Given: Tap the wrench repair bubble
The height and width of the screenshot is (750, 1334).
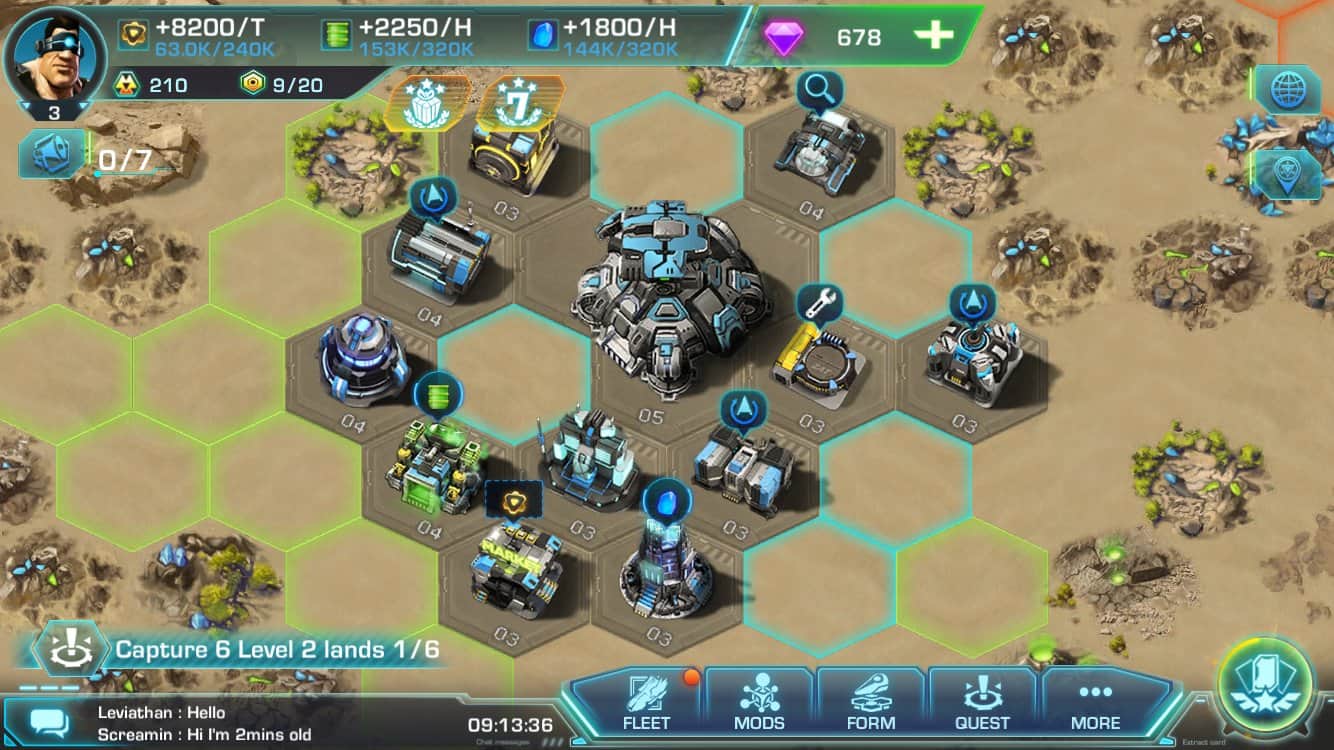Looking at the screenshot, I should (x=820, y=300).
